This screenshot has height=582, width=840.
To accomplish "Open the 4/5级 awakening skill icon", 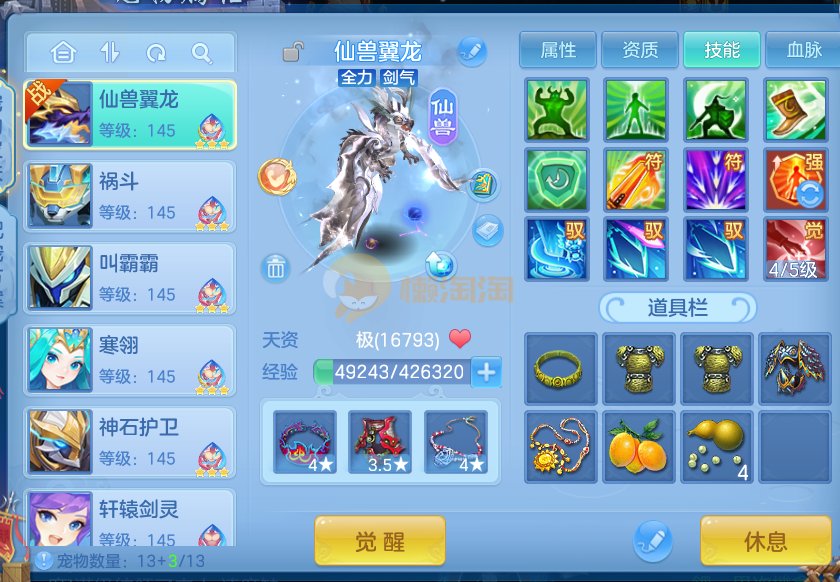I will tap(795, 248).
